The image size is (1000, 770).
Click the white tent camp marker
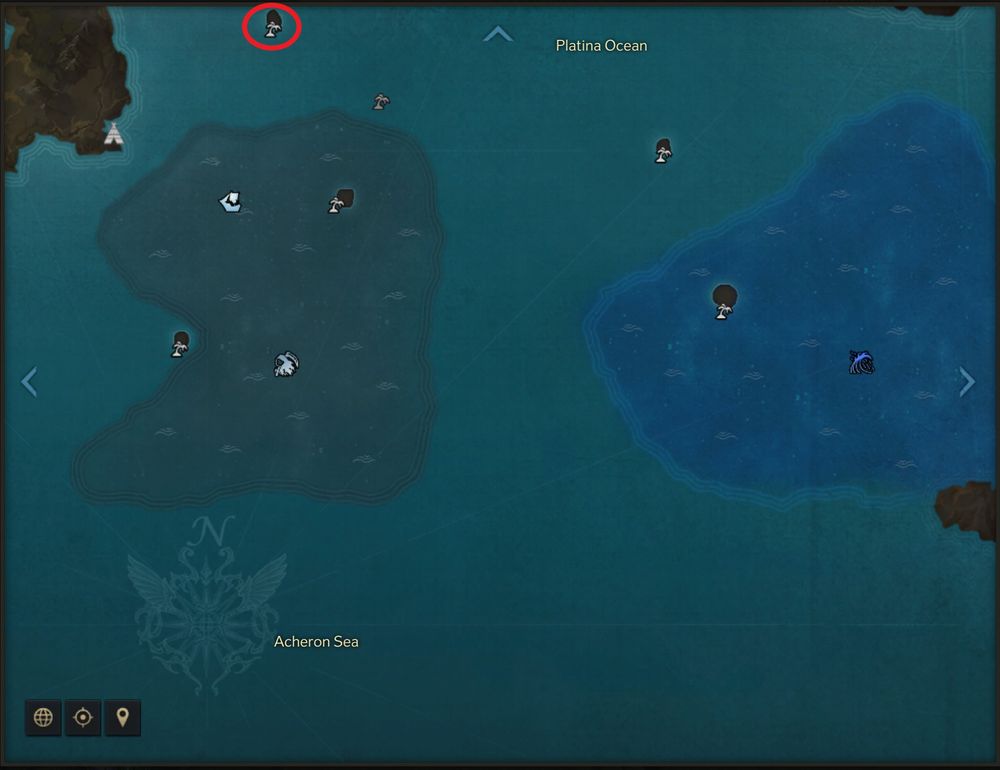pyautogui.click(x=114, y=133)
